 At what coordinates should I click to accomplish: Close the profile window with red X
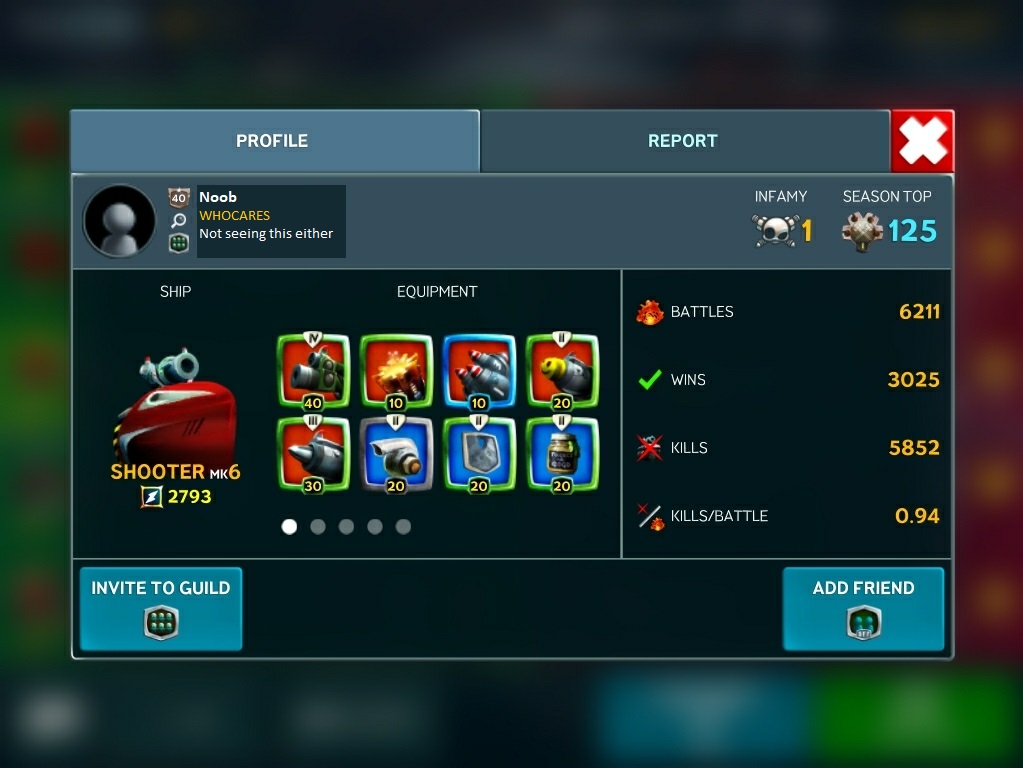coord(922,141)
